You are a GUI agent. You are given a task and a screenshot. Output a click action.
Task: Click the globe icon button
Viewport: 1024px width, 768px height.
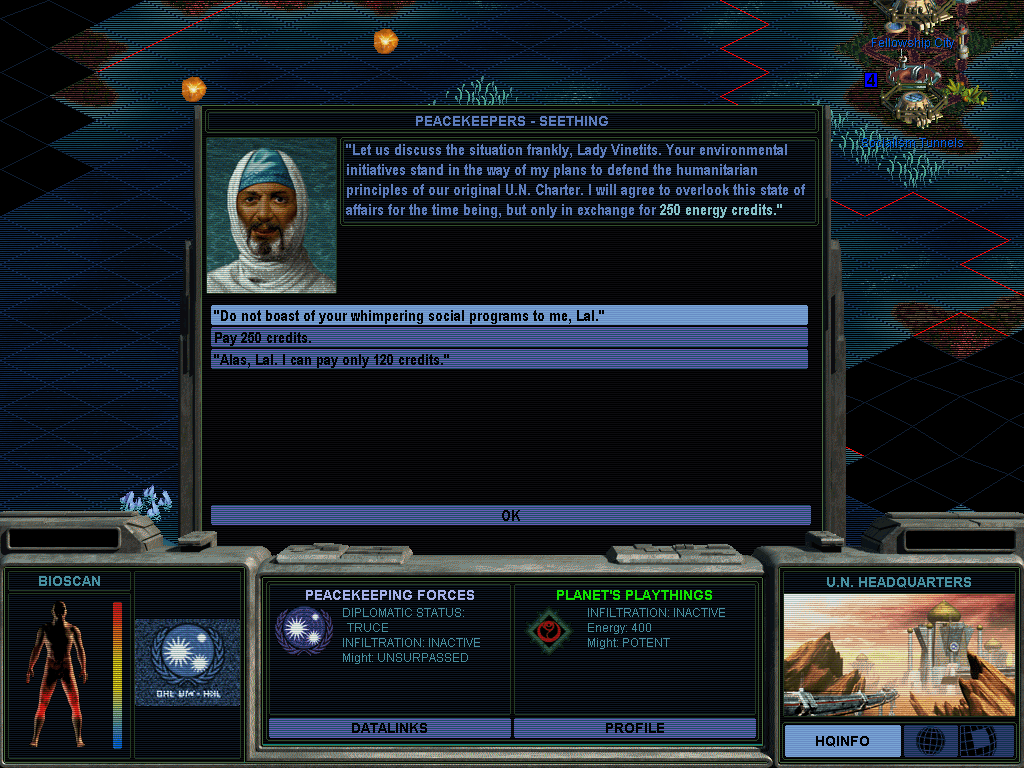[930, 741]
